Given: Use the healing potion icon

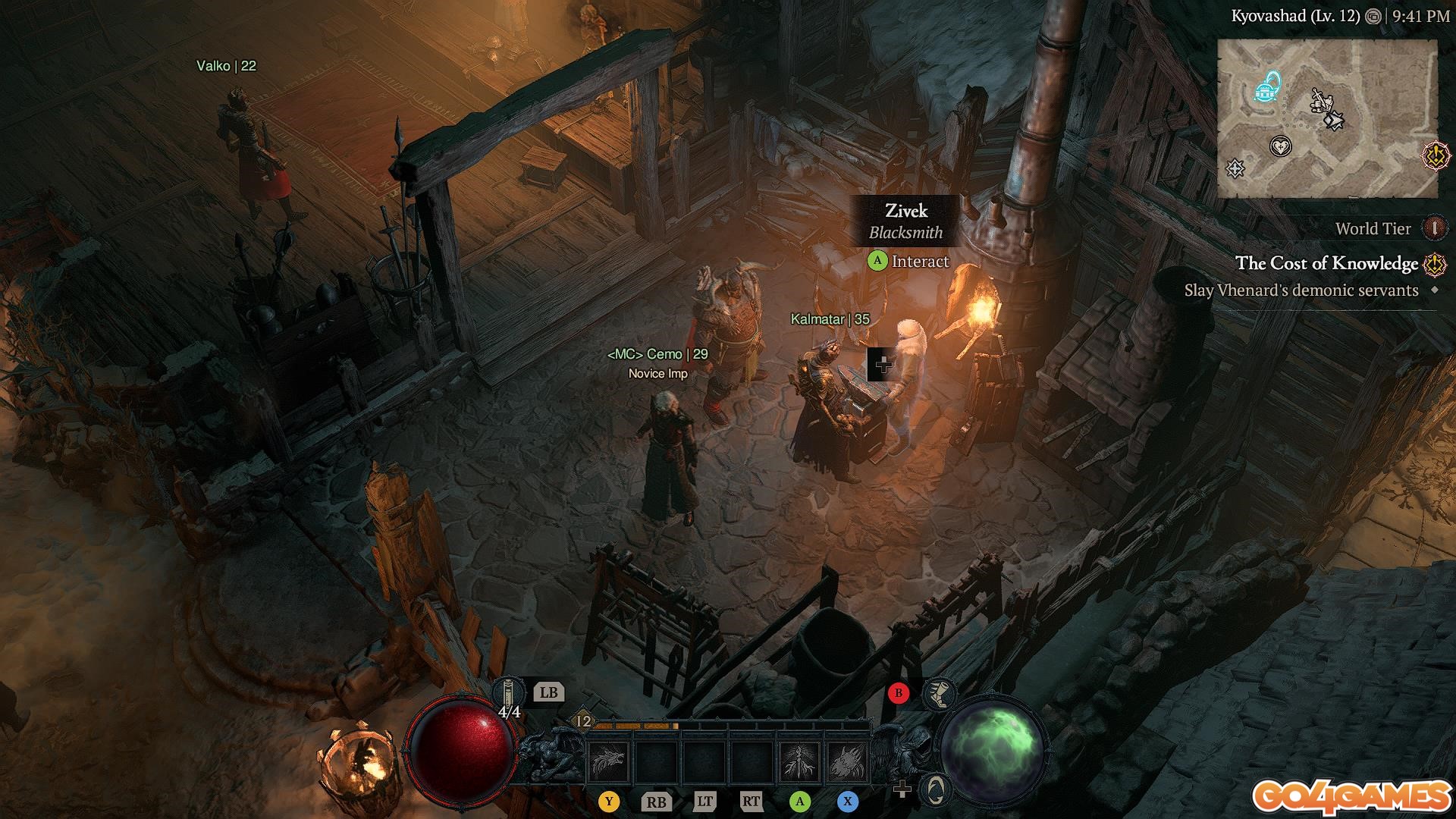Looking at the screenshot, I should pos(508,695).
